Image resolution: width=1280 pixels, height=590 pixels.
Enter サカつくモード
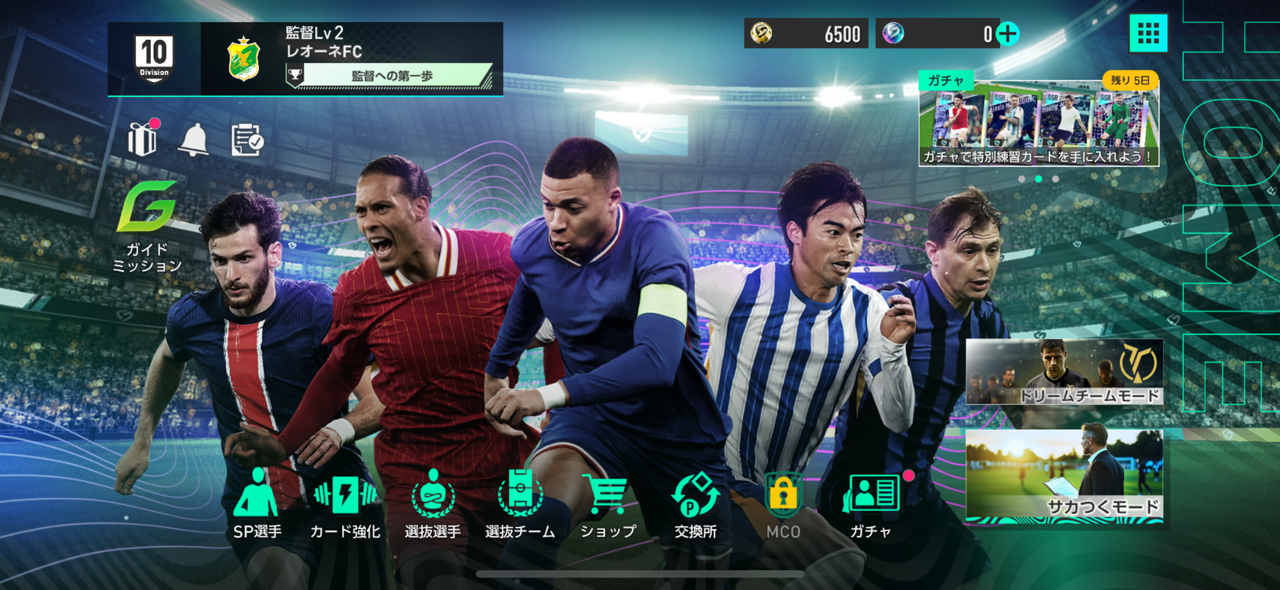(x=1064, y=476)
